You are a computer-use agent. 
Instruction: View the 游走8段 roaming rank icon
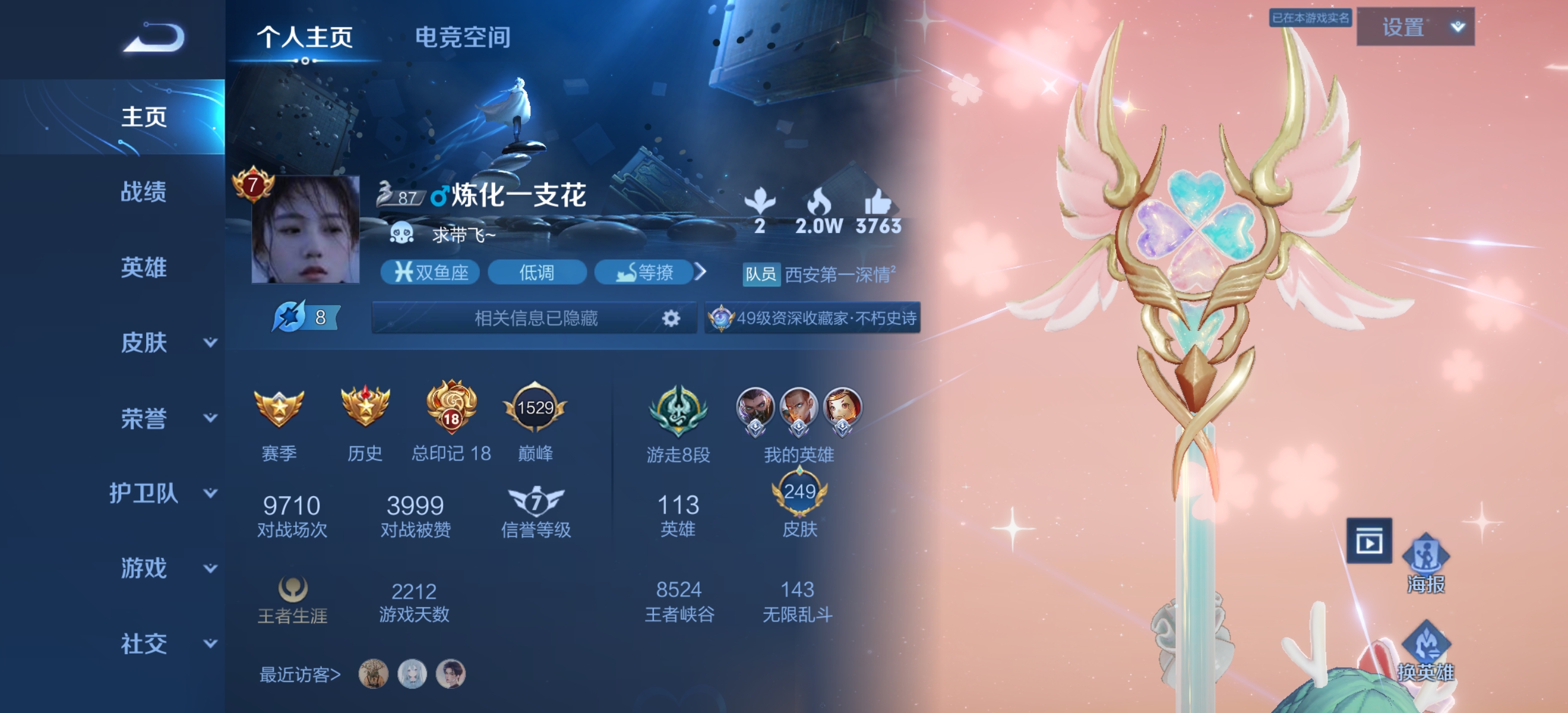coord(678,411)
